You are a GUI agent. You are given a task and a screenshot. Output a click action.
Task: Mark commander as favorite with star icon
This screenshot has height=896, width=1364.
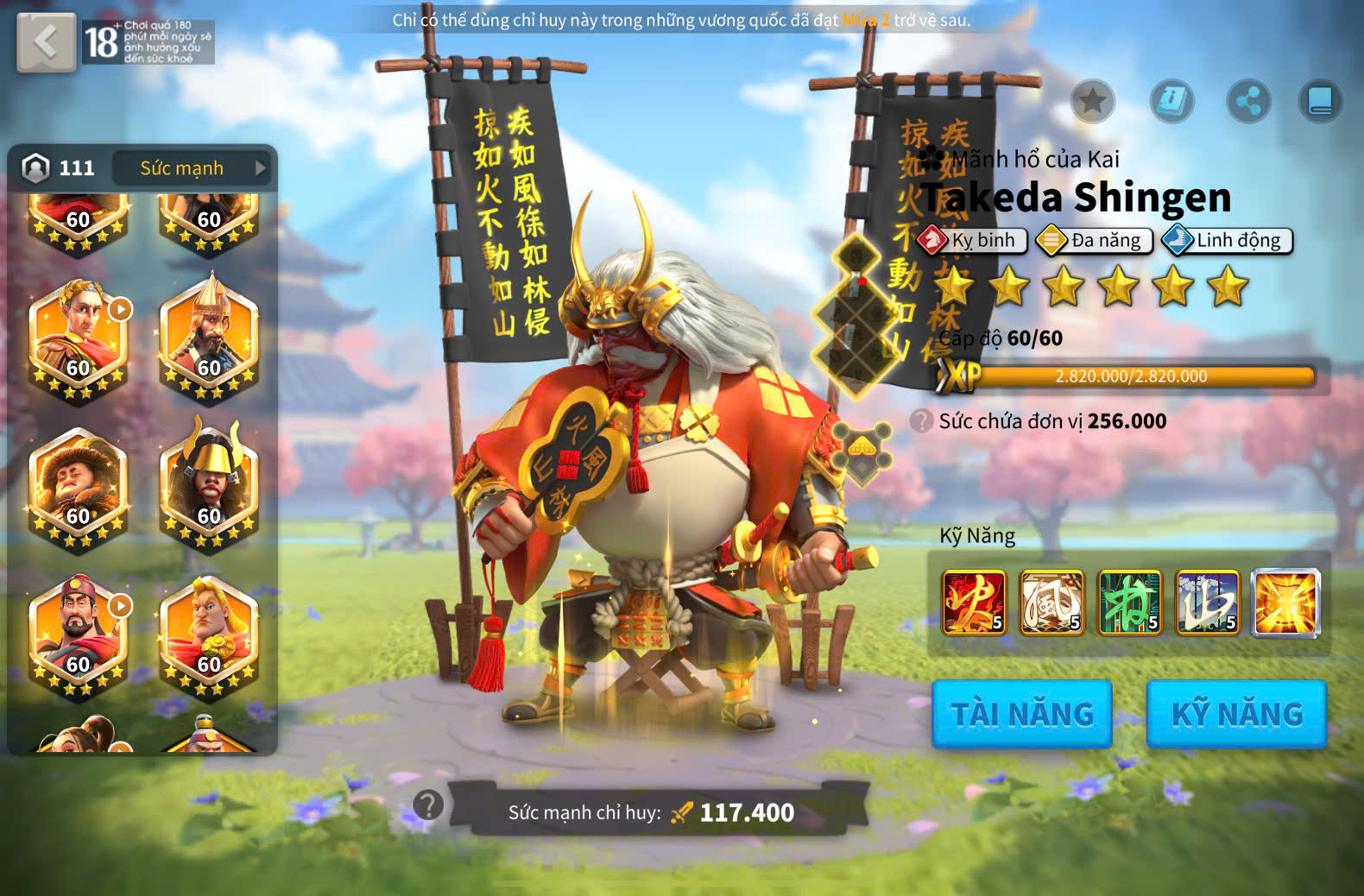(x=1092, y=102)
